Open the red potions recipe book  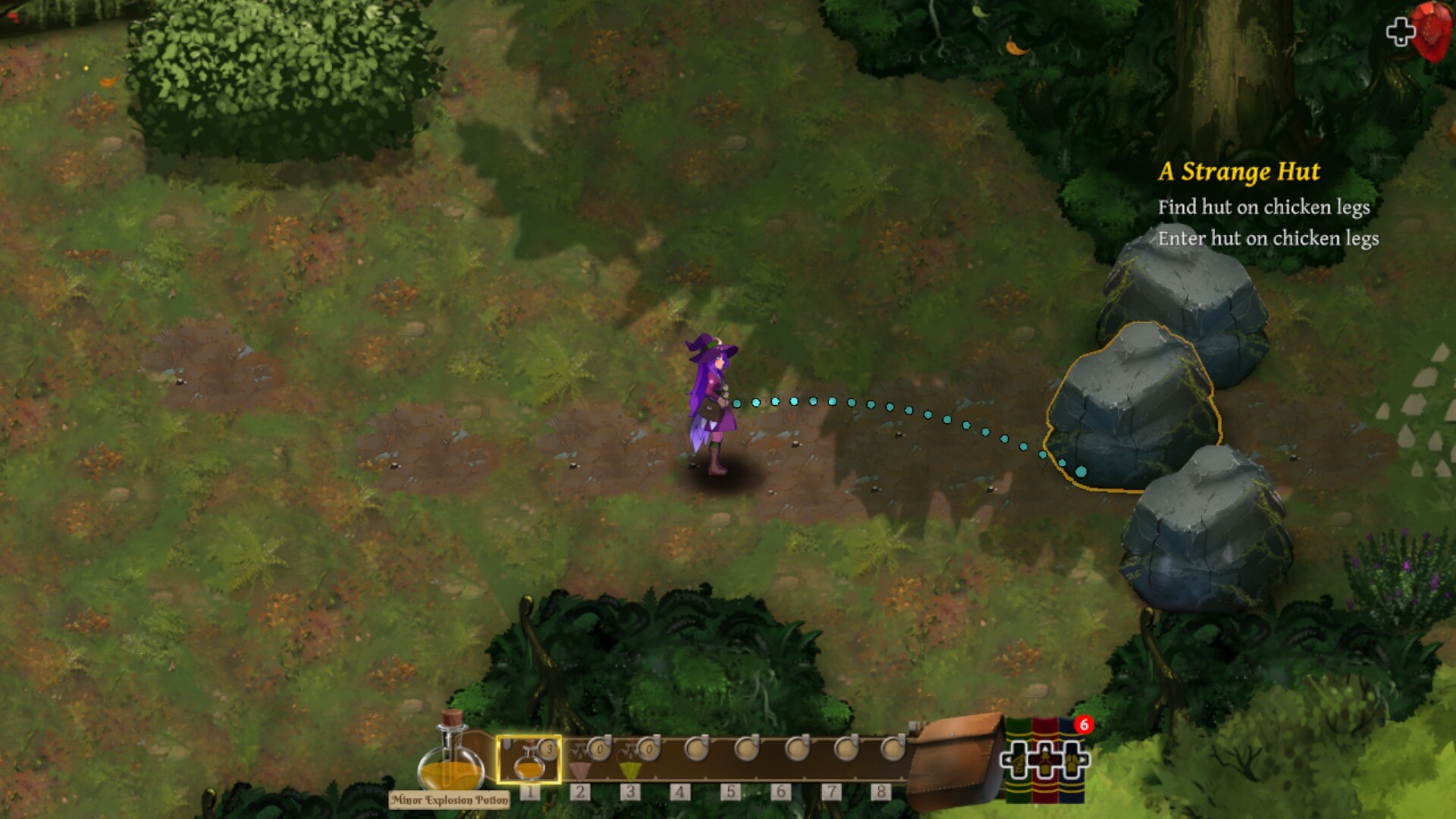point(1045,761)
